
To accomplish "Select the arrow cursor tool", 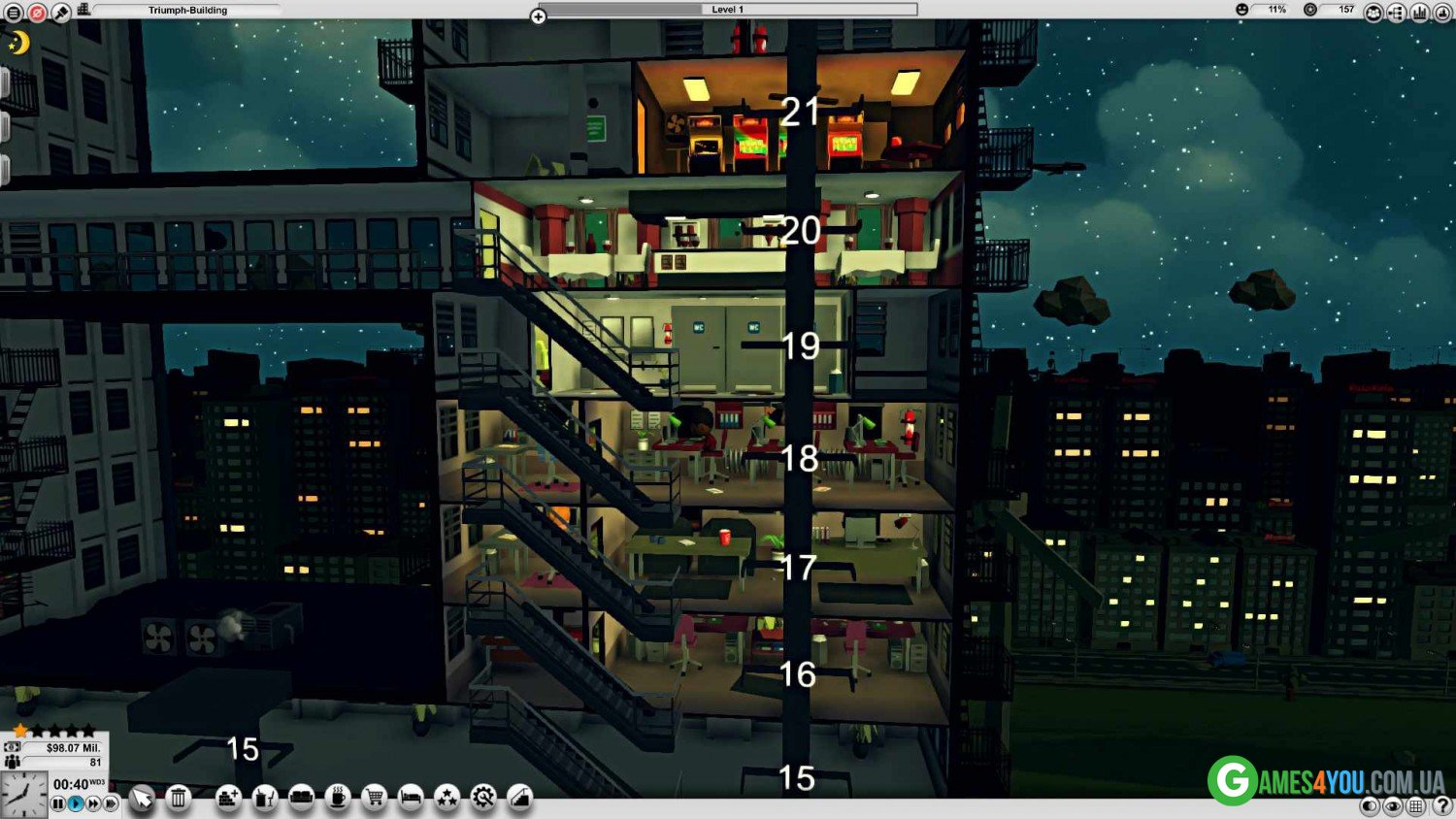I will point(143,798).
